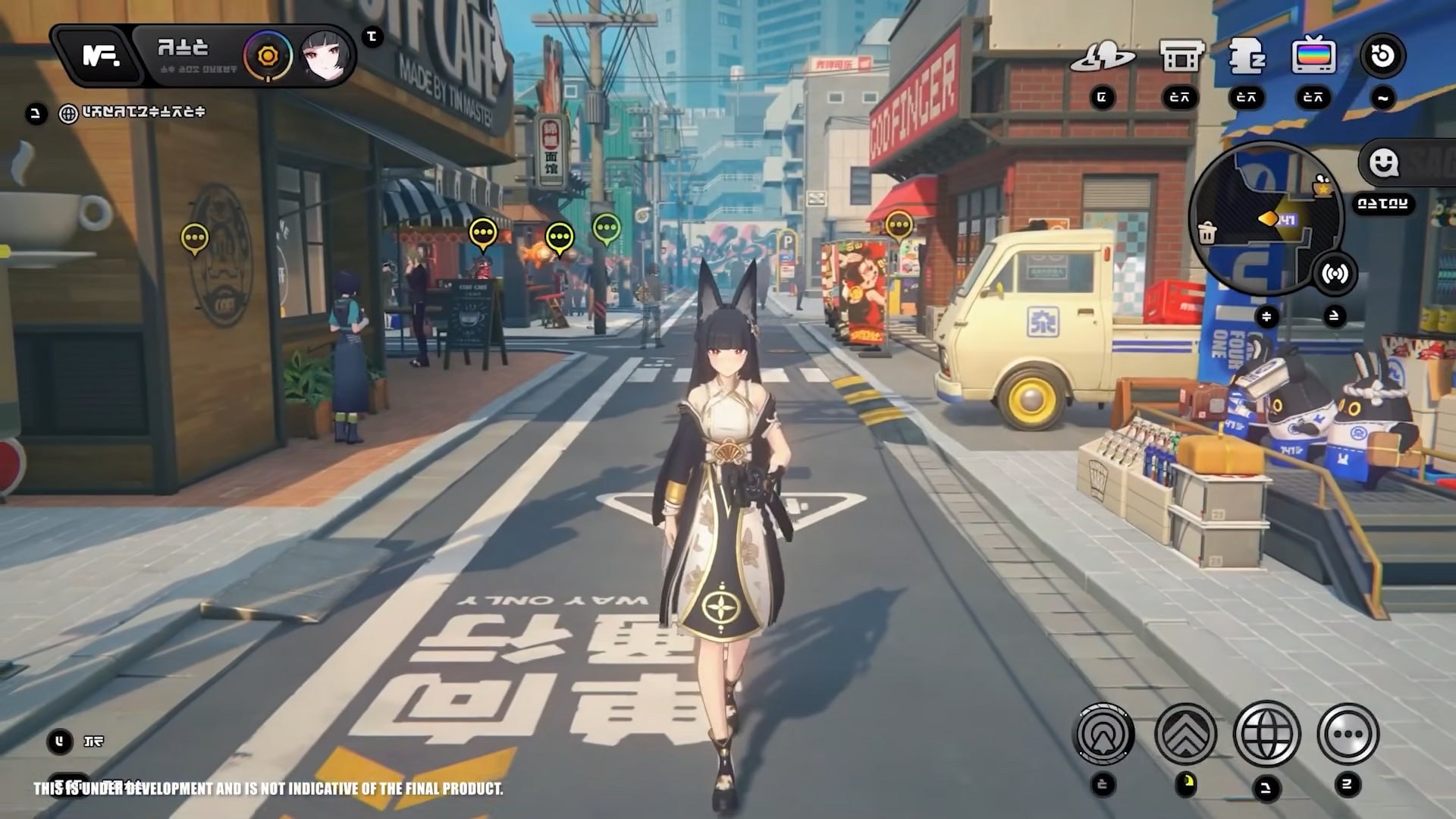Click the trash can marker on the minimap
Image resolution: width=1456 pixels, height=819 pixels.
tap(1207, 233)
